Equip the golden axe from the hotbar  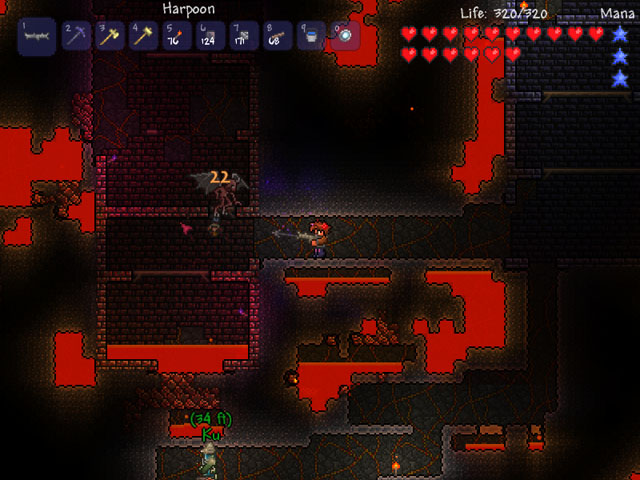109,36
